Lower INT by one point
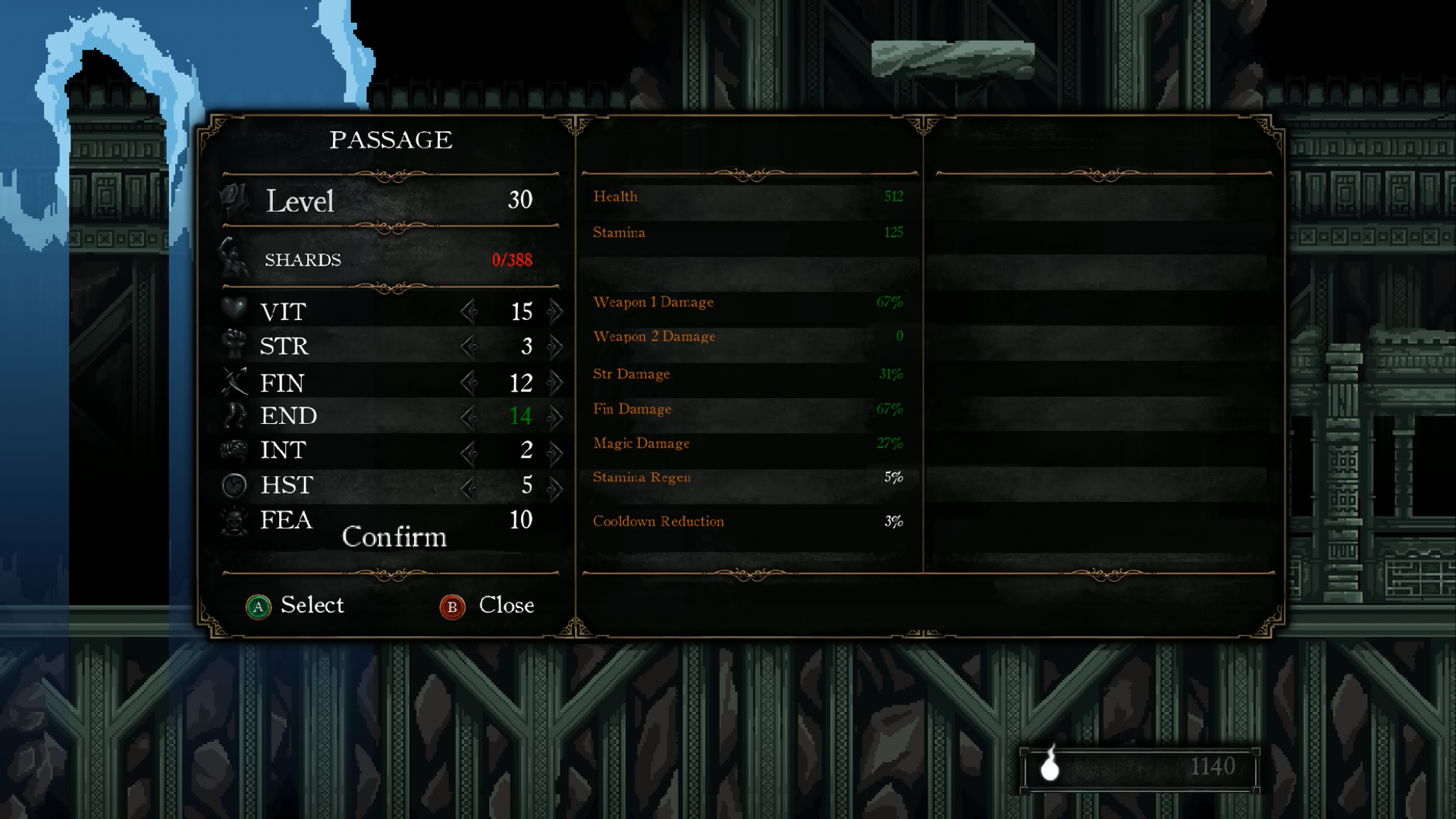This screenshot has height=819, width=1456. pyautogui.click(x=468, y=452)
